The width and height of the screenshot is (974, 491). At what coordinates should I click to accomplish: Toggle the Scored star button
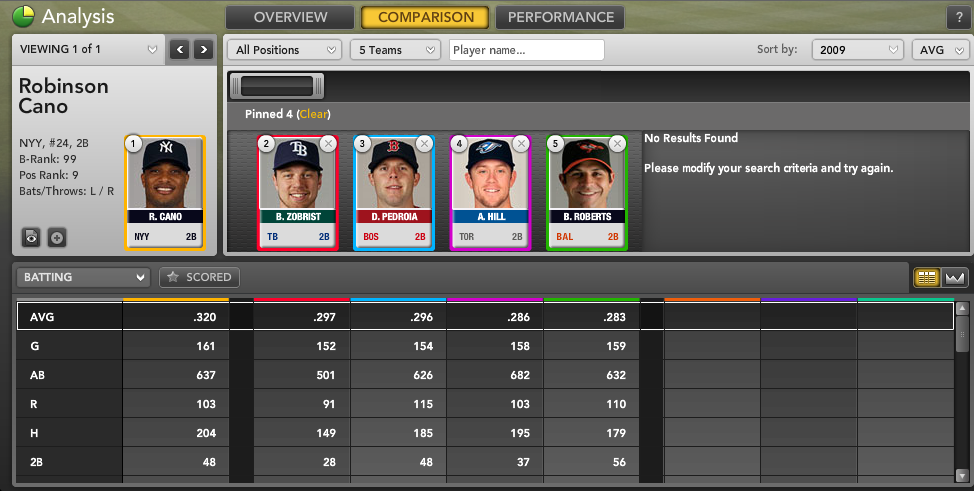click(199, 277)
